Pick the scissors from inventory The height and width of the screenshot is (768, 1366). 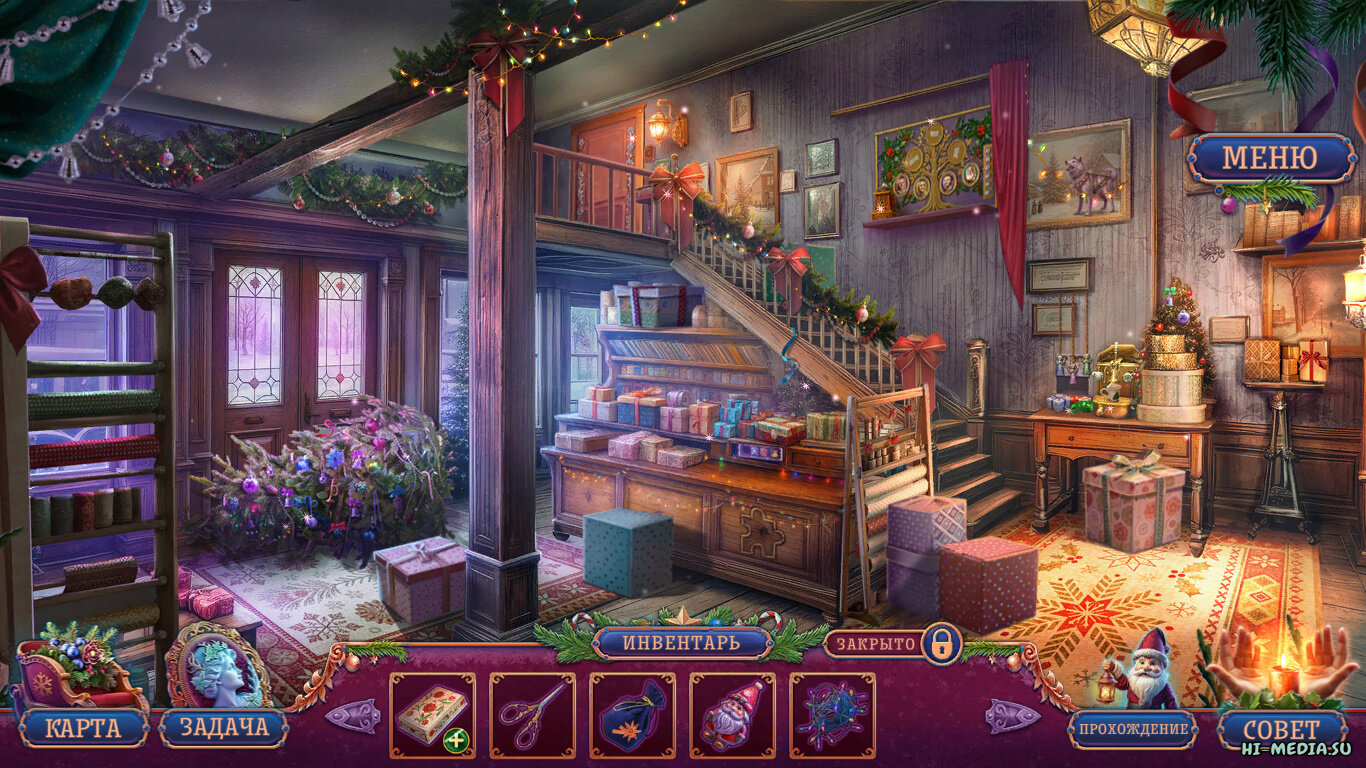(x=532, y=715)
